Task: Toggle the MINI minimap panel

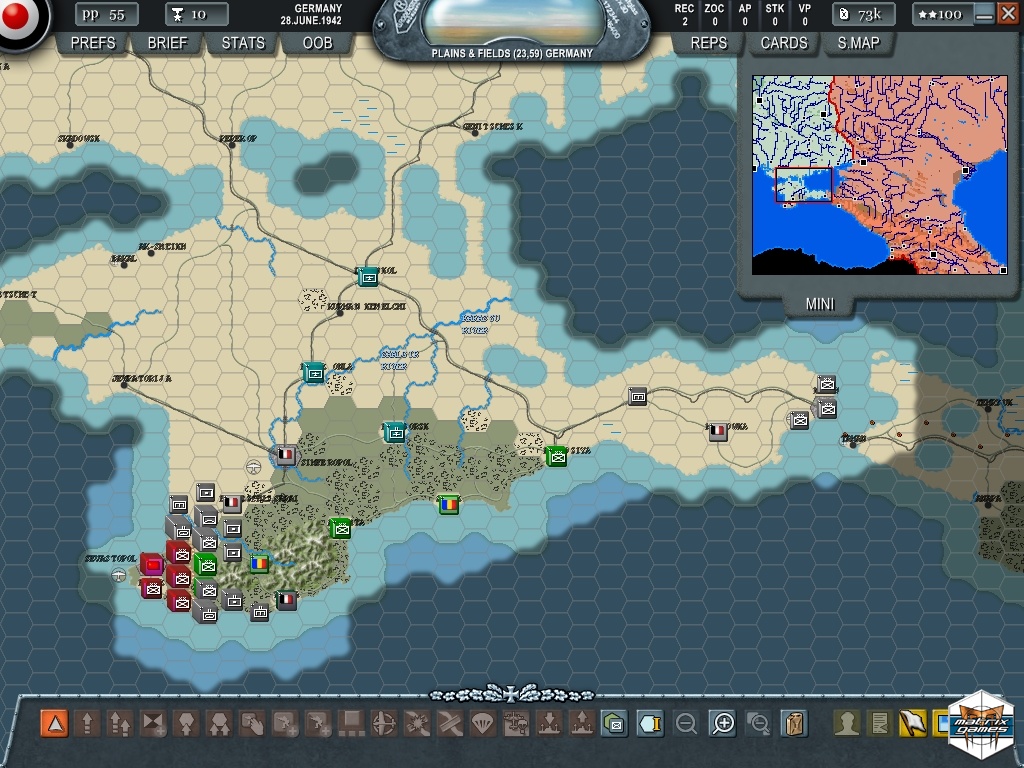Action: [x=821, y=305]
